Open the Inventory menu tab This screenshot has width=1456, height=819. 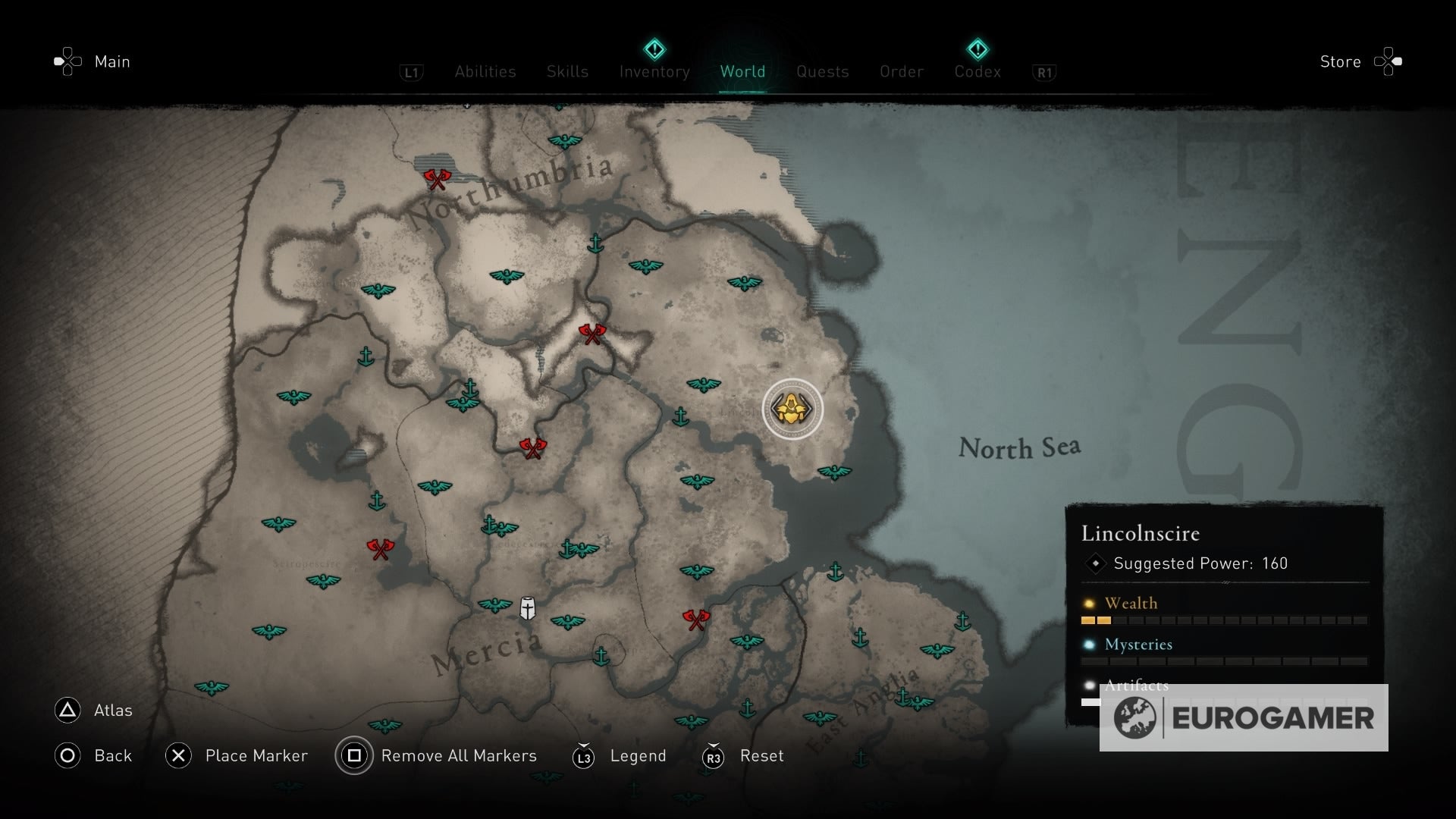pyautogui.click(x=654, y=72)
